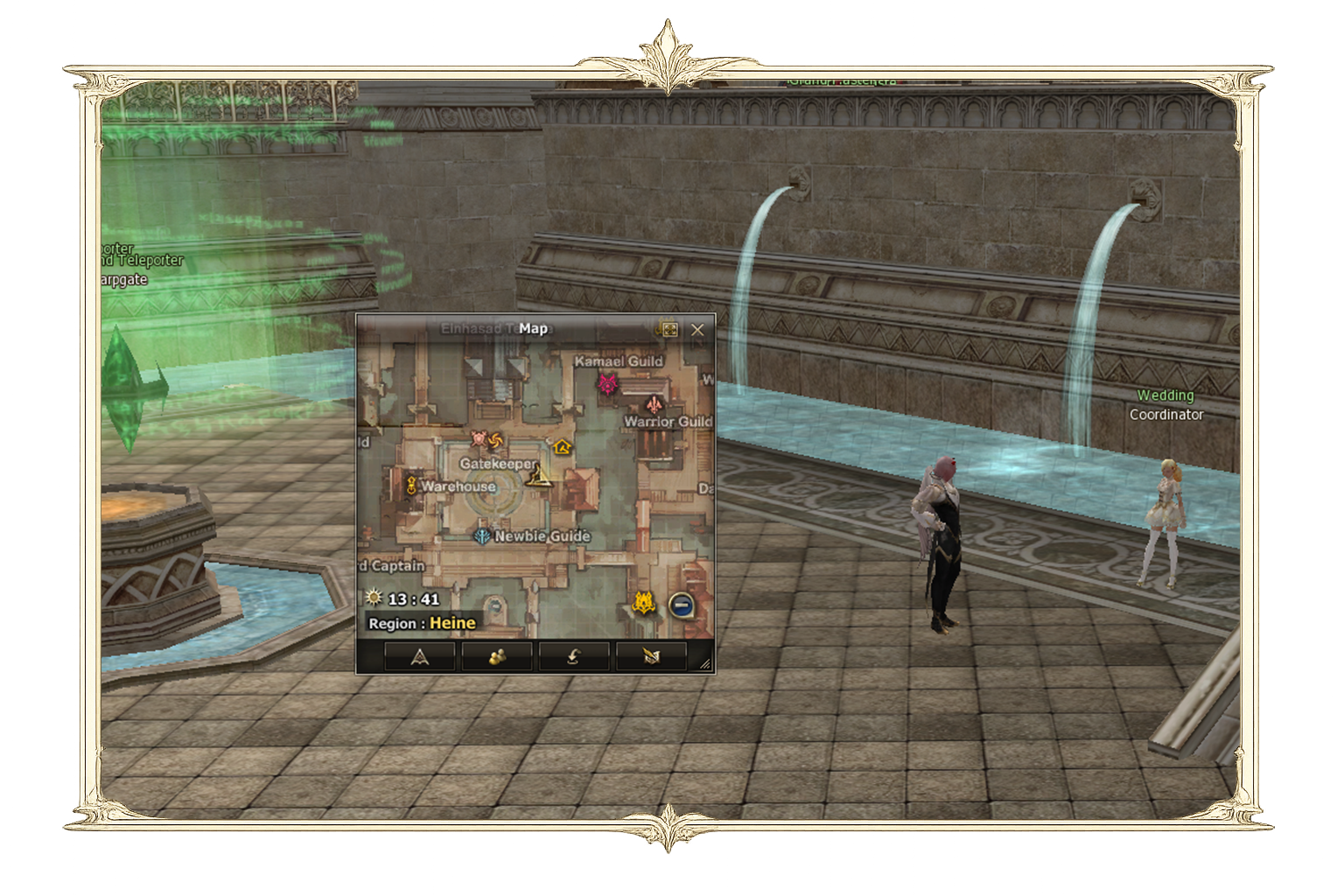Click the crossed-swords button under the map
This screenshot has width=1344, height=896.
click(651, 656)
